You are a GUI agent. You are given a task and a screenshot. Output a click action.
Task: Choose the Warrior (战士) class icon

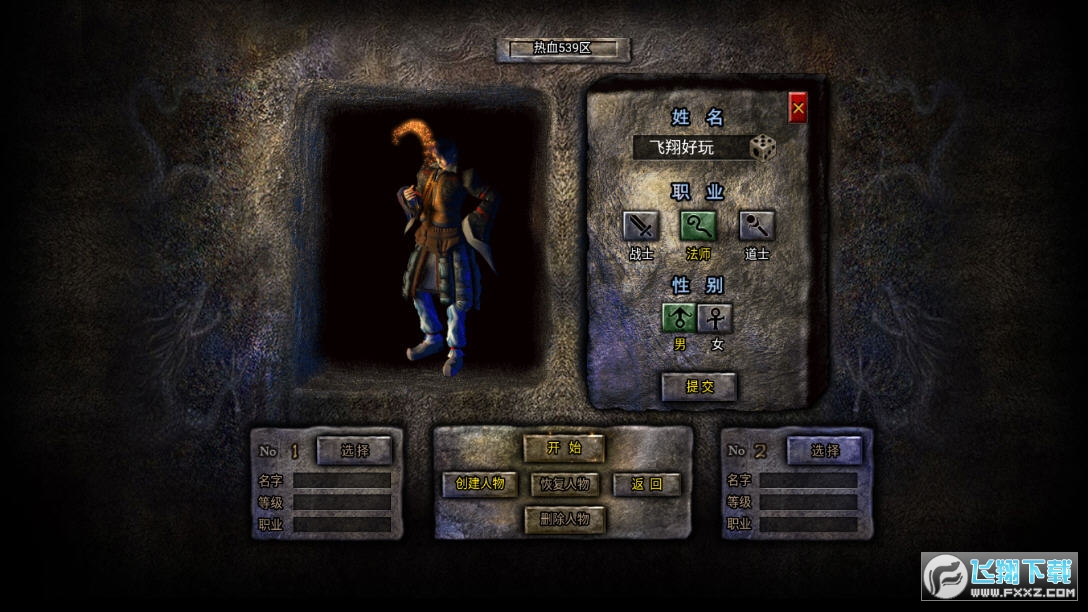(640, 226)
